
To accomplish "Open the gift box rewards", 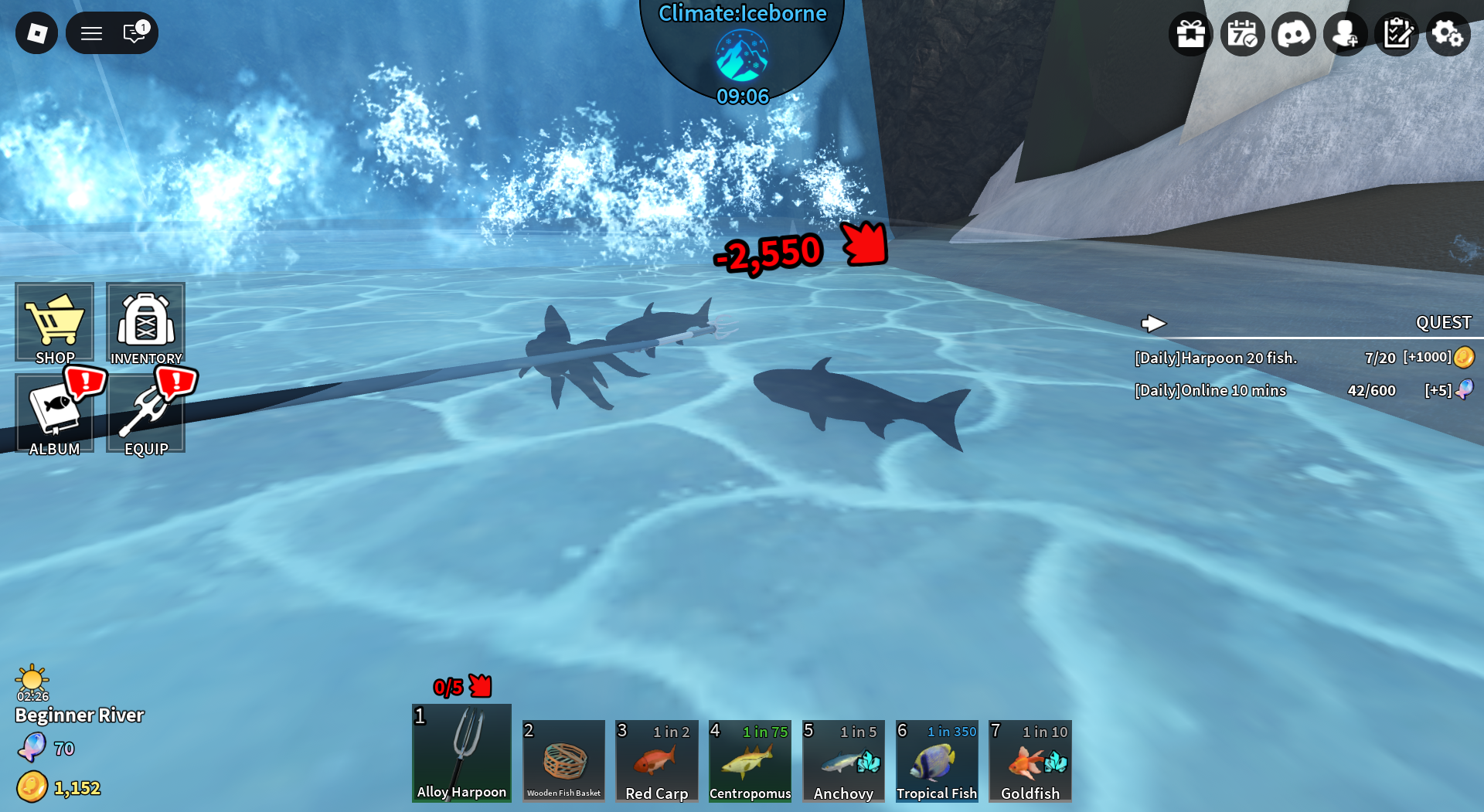I will 1190,34.
